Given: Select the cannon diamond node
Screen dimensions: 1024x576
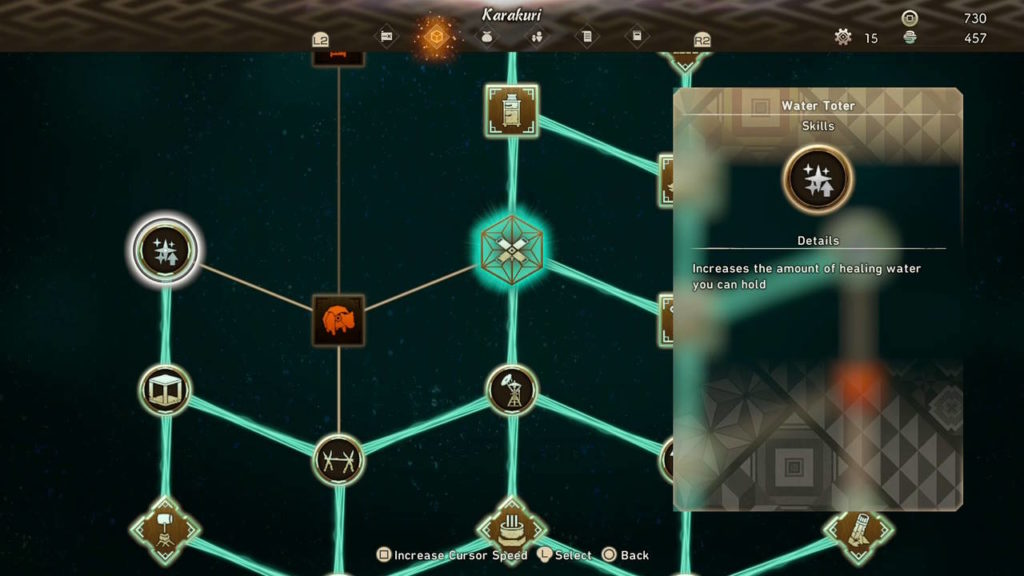Looking at the screenshot, I should tap(857, 529).
